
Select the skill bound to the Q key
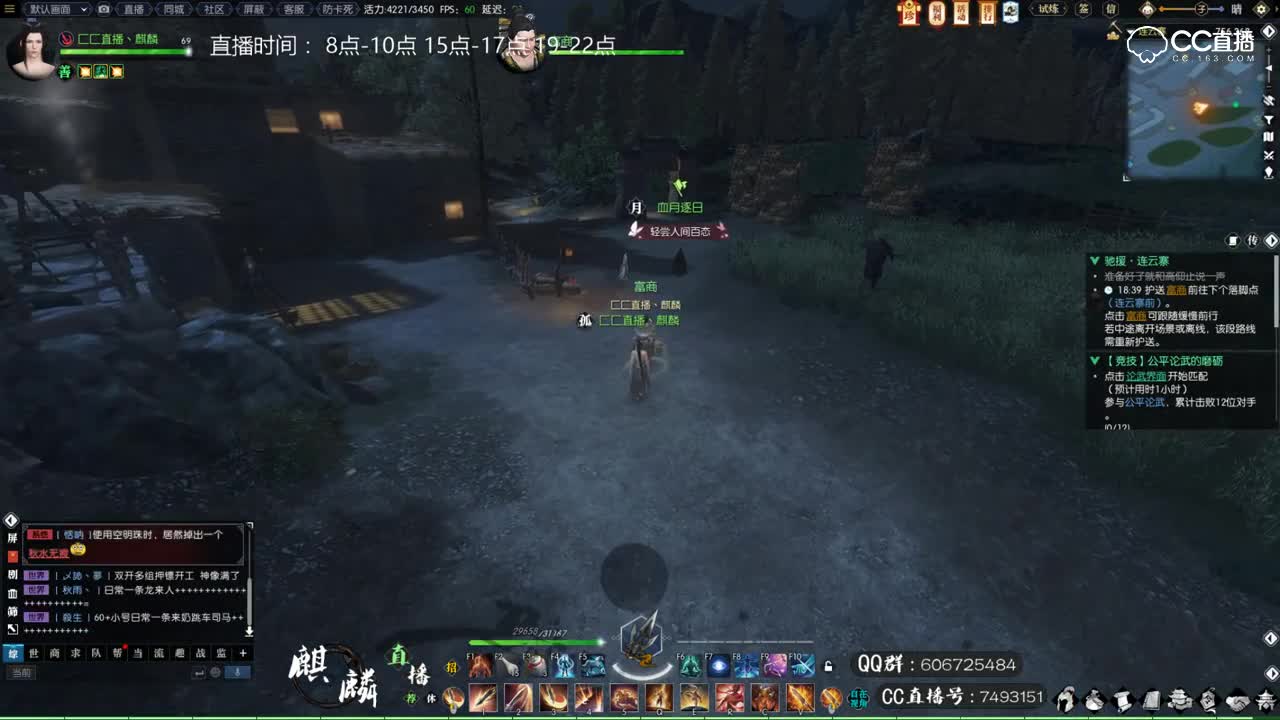659,697
